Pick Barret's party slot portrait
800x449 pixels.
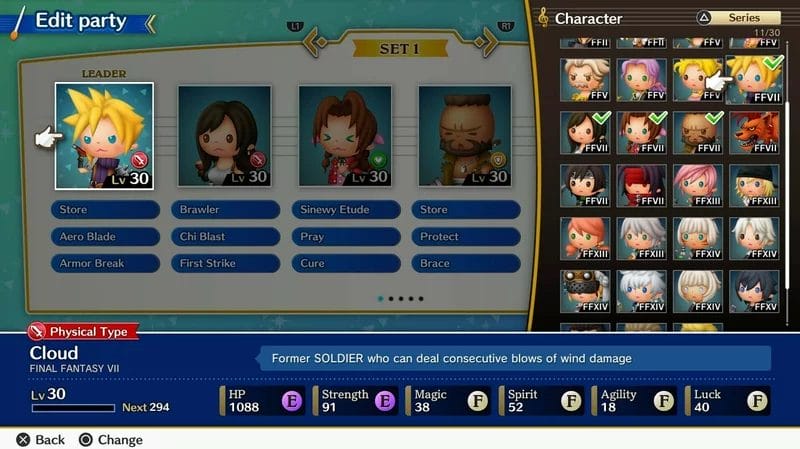click(x=464, y=136)
